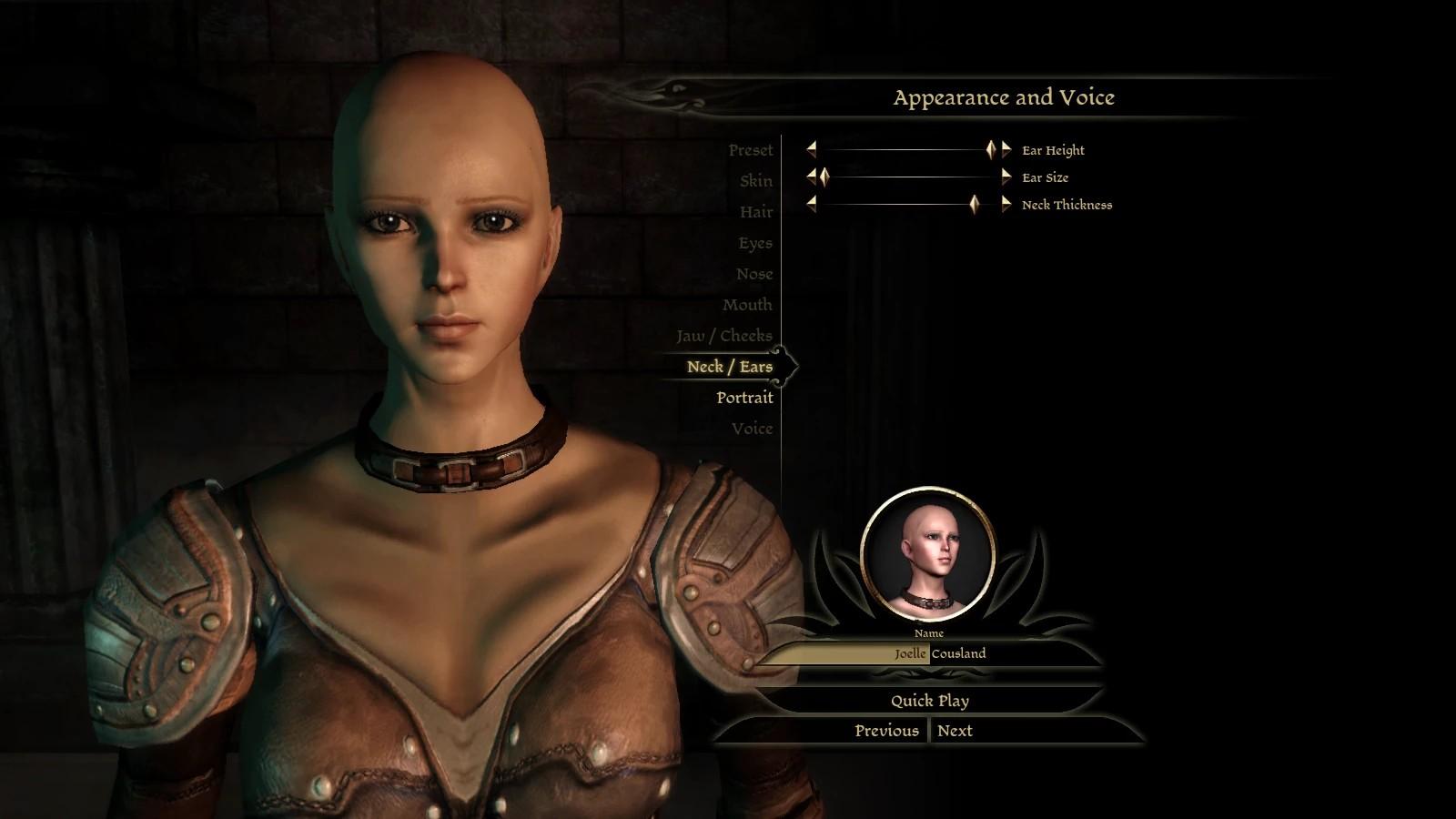1456x819 pixels.
Task: Increase Neck Thickness with right arrow
Action: pyautogui.click(x=1006, y=205)
